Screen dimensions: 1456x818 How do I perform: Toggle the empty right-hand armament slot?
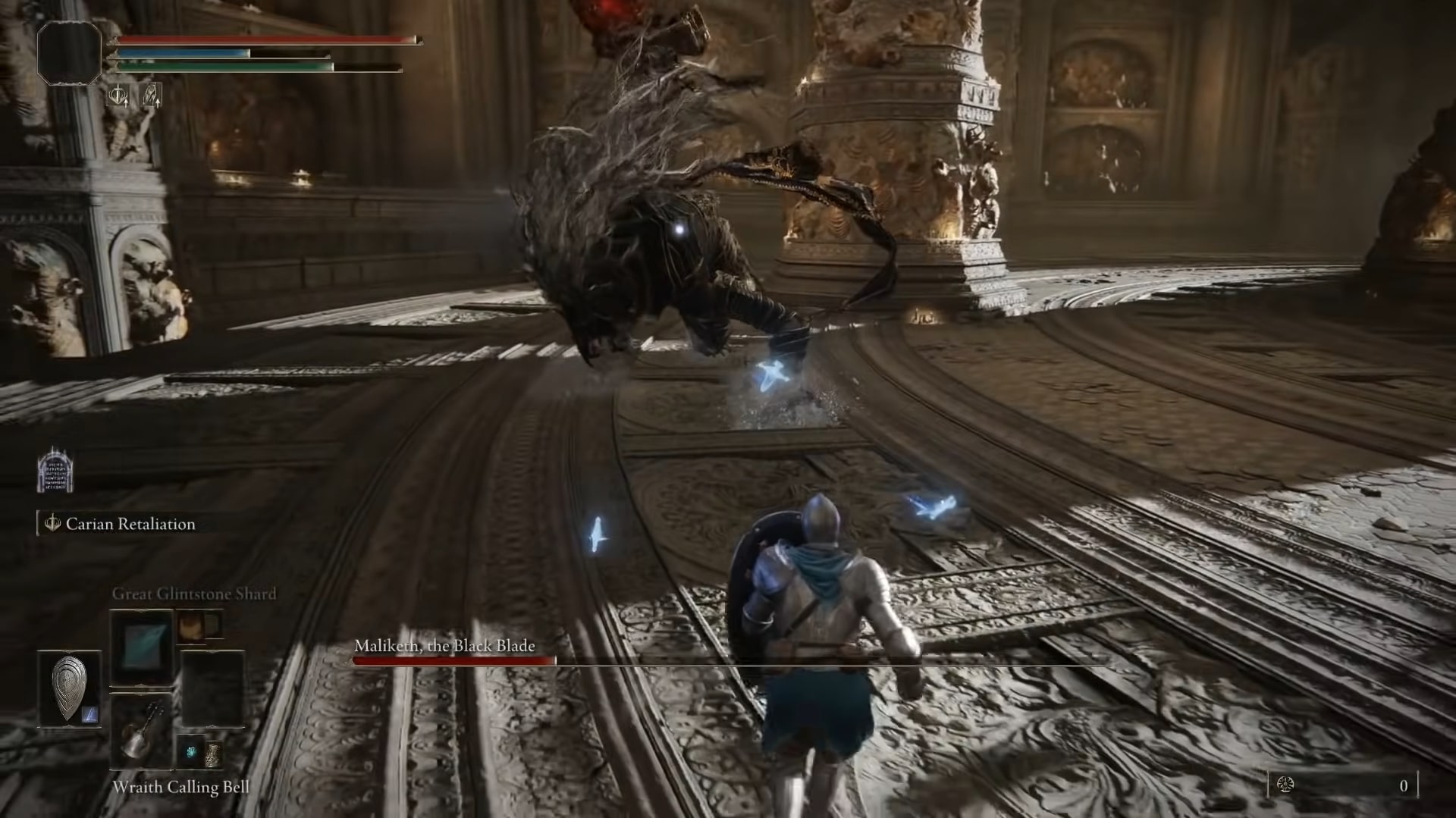point(215,687)
